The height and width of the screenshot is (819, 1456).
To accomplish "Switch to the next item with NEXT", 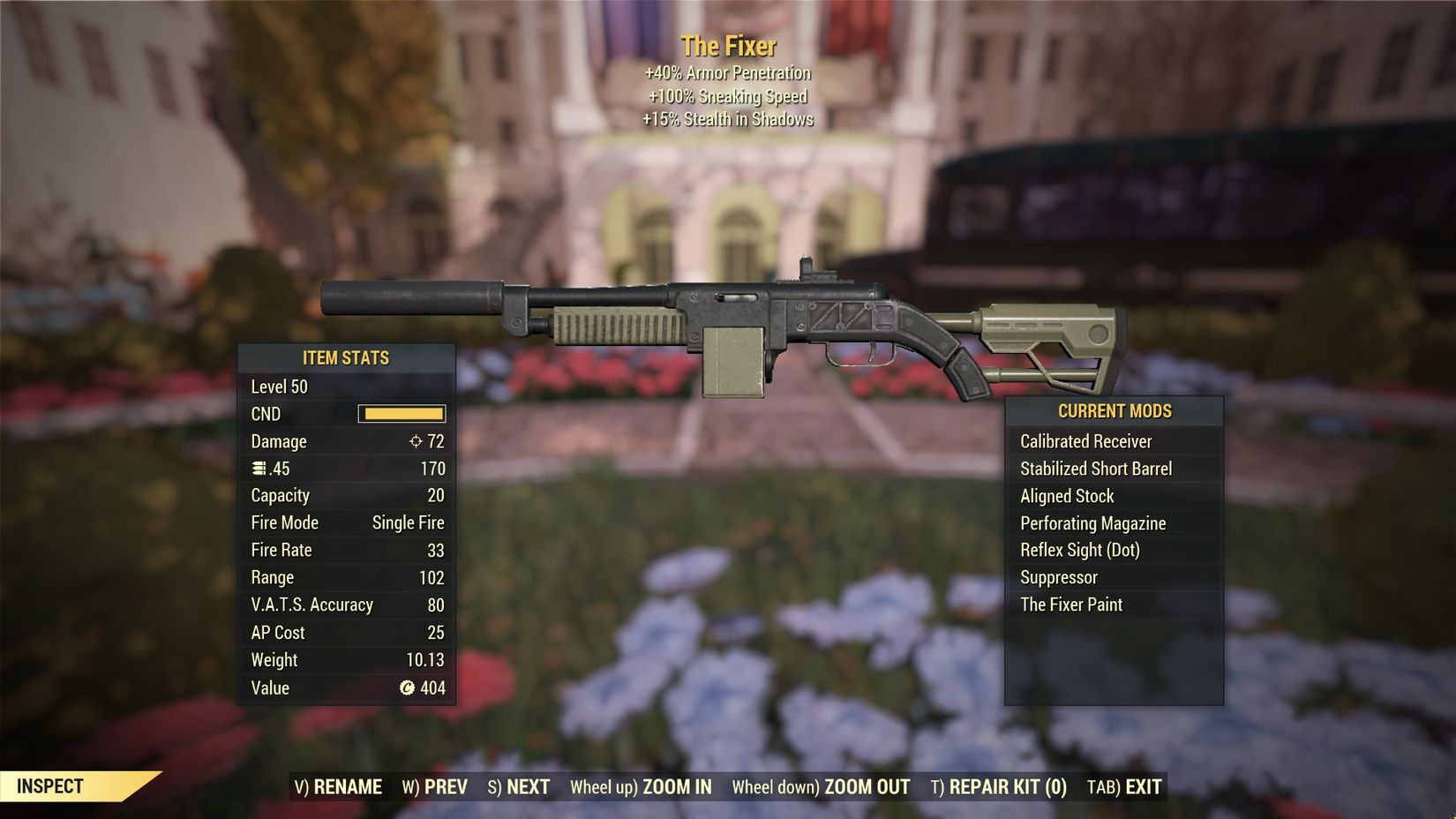I will click(x=520, y=786).
